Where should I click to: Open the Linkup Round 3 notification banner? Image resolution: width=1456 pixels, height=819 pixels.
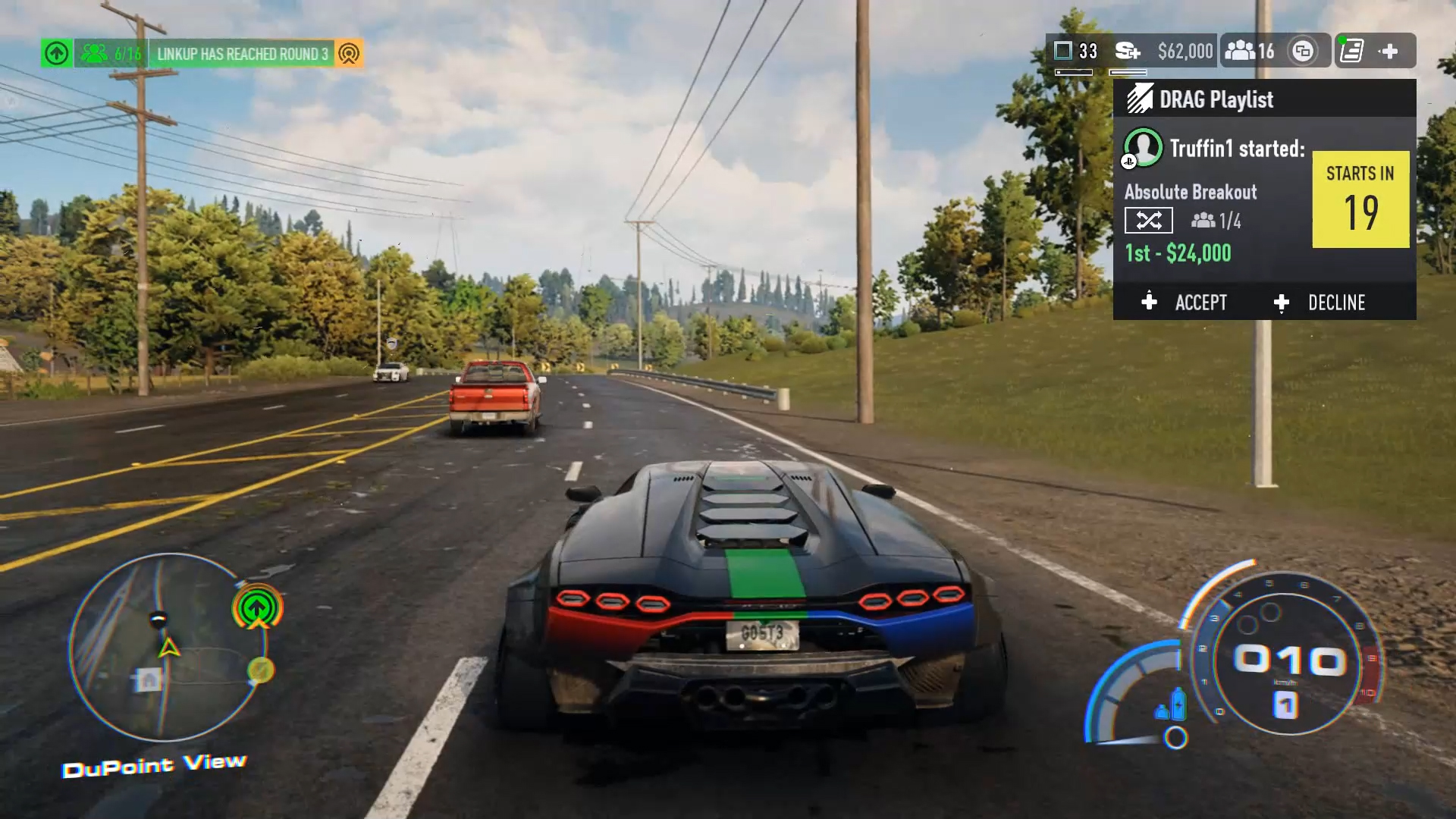click(x=242, y=54)
